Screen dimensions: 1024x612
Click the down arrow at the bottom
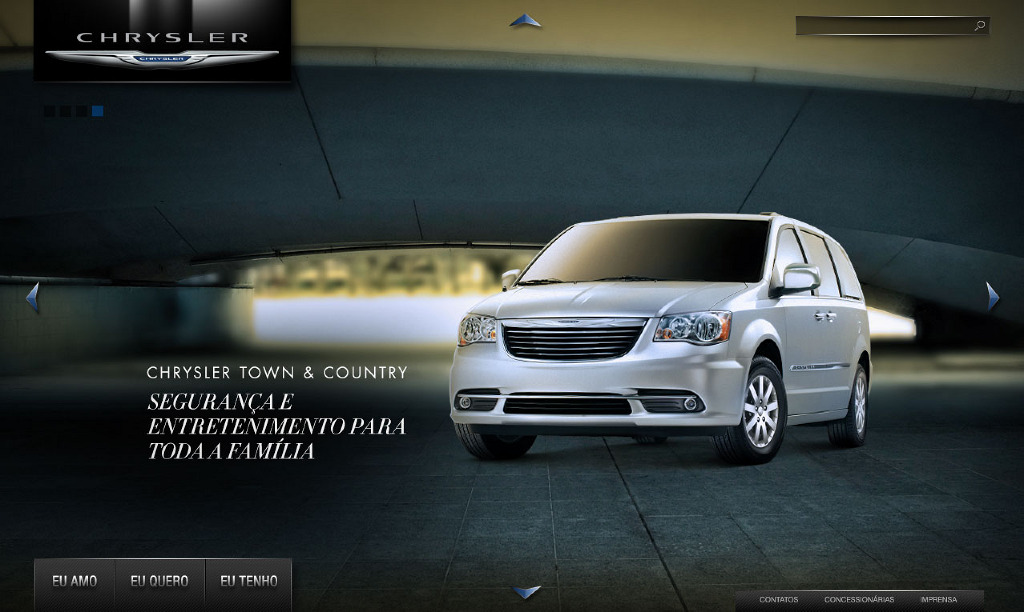point(527,592)
